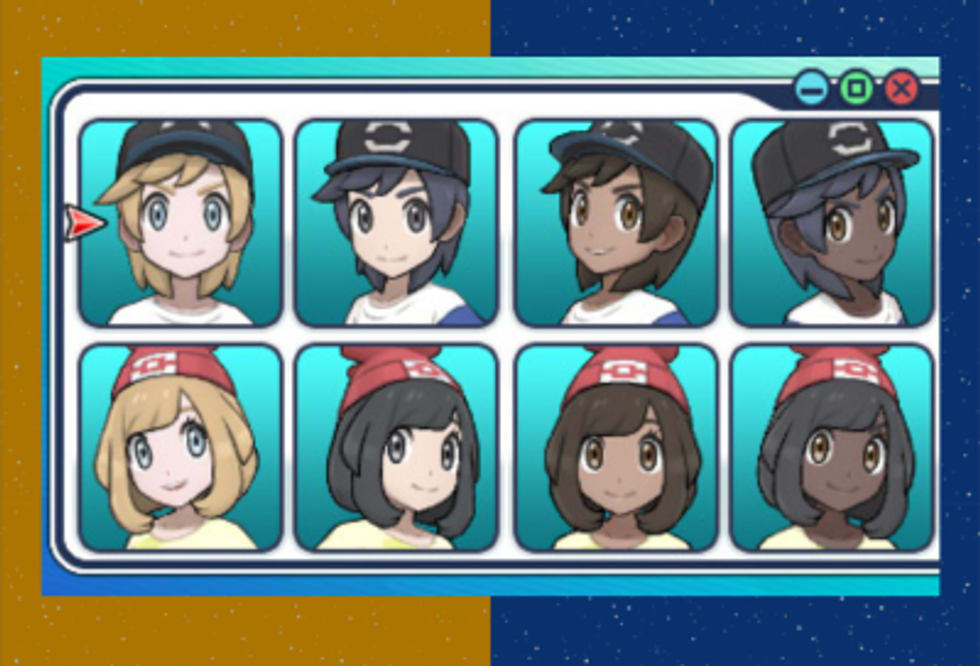
Task: Close the window with red X button
Action: [x=901, y=90]
